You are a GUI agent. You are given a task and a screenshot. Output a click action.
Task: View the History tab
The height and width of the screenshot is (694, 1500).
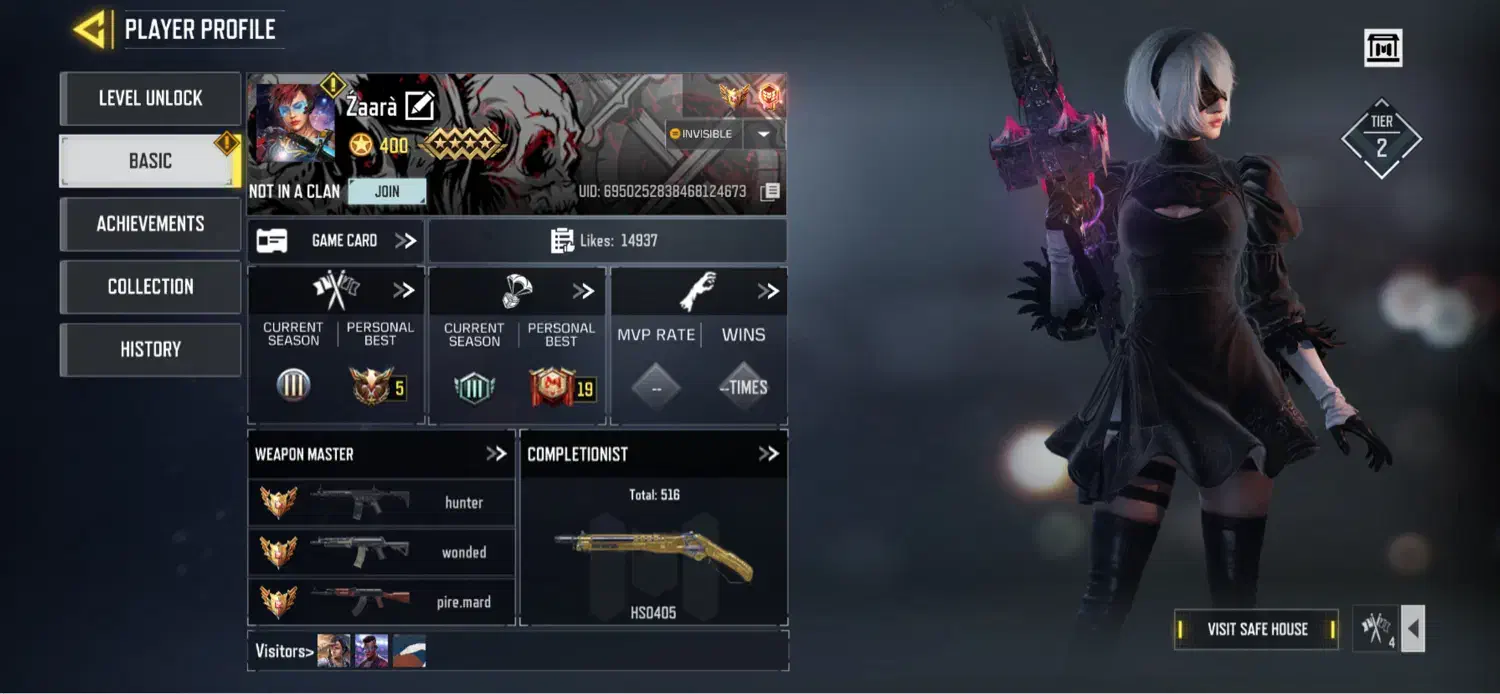click(x=150, y=349)
